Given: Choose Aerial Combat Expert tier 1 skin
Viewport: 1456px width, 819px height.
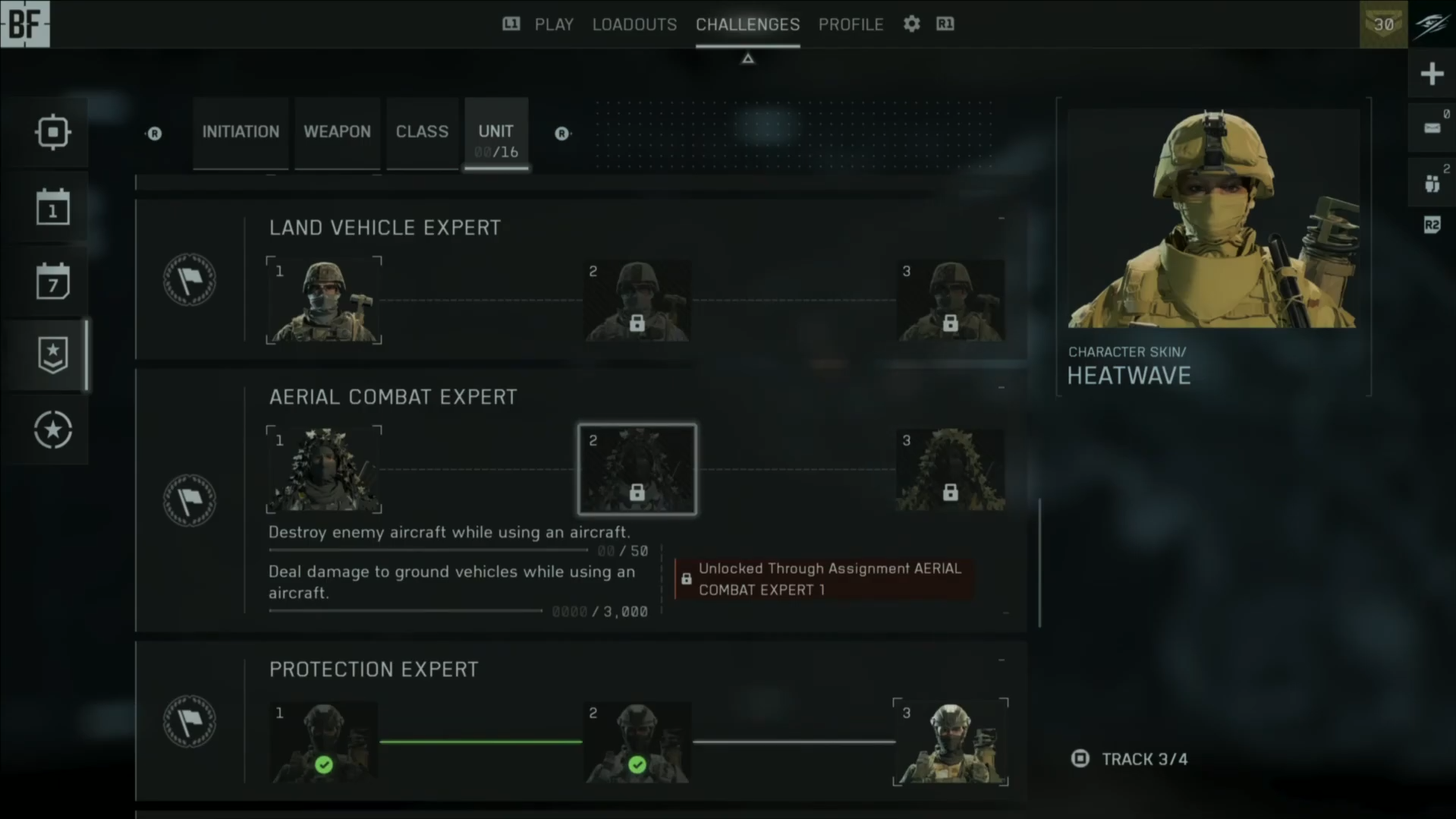Looking at the screenshot, I should click(324, 470).
